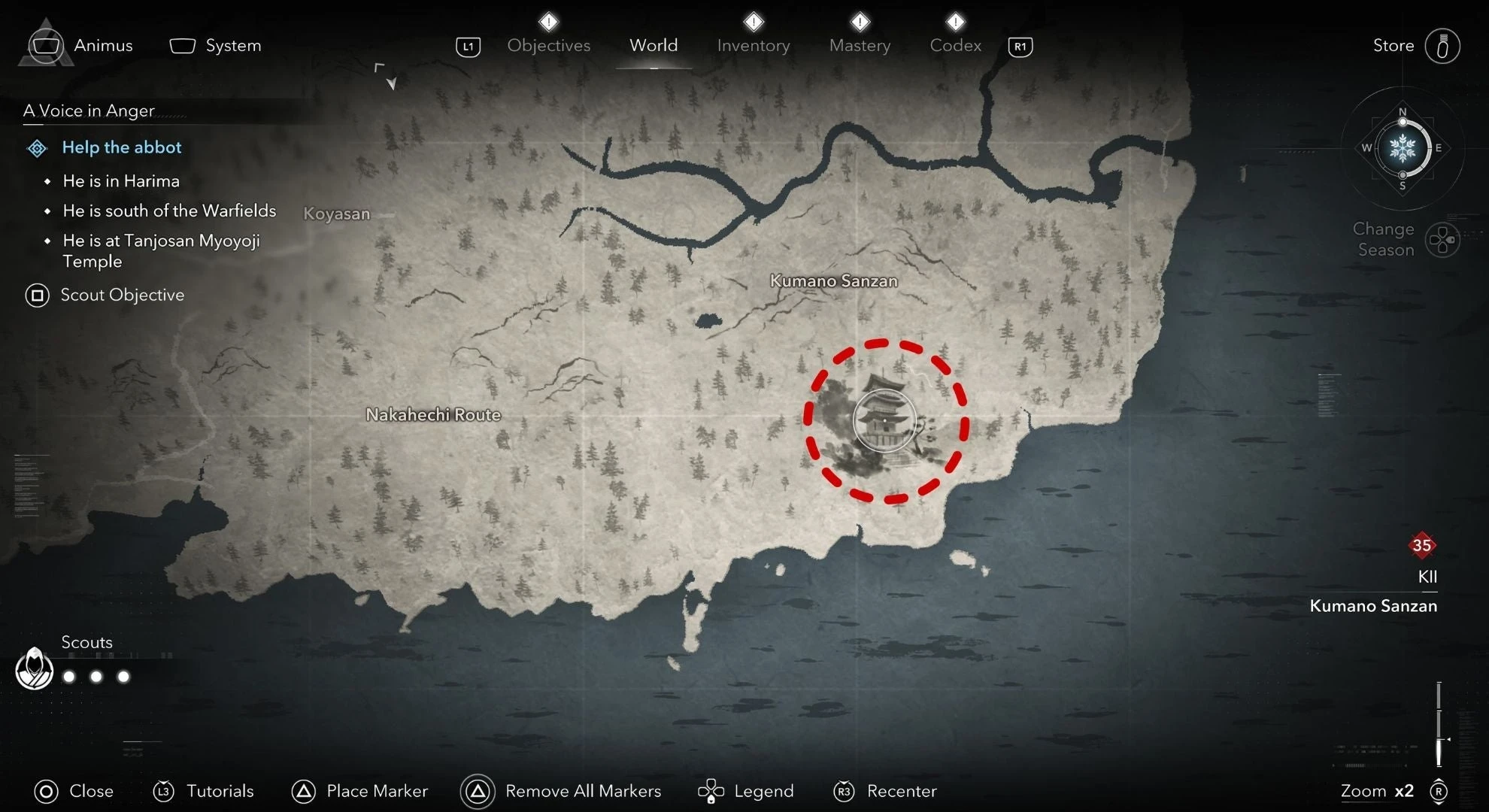Click the Help the abbot objective
The image size is (1489, 812).
pyautogui.click(x=121, y=147)
